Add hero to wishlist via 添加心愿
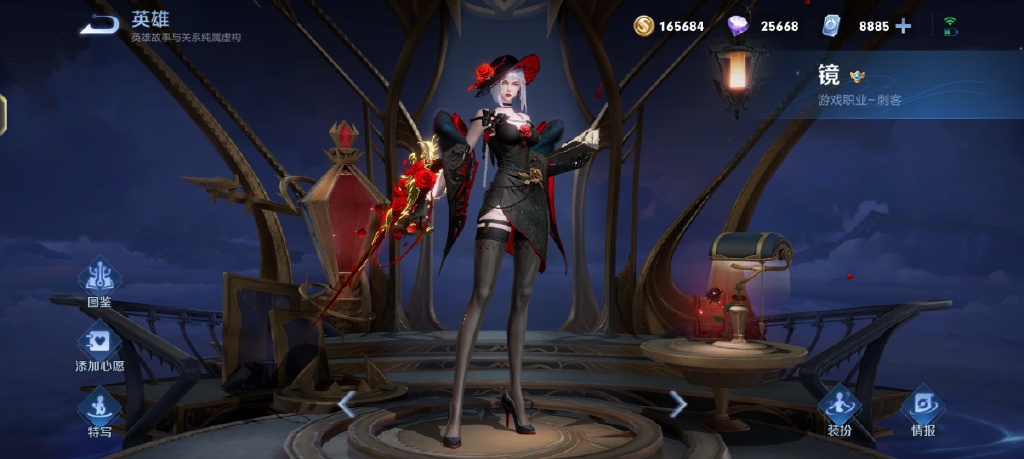The width and height of the screenshot is (1024, 459). coord(99,345)
